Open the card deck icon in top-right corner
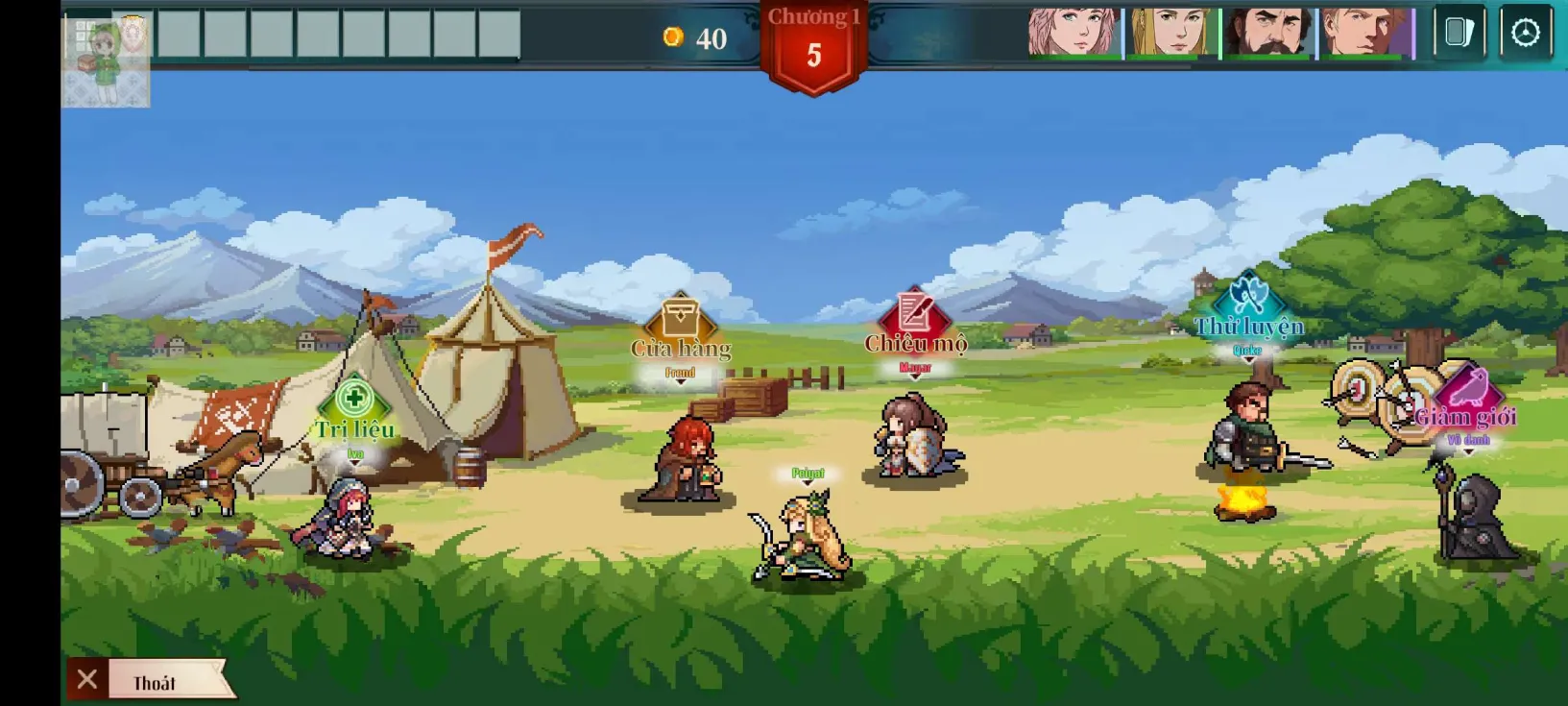This screenshot has height=706, width=1568. coord(1459,31)
